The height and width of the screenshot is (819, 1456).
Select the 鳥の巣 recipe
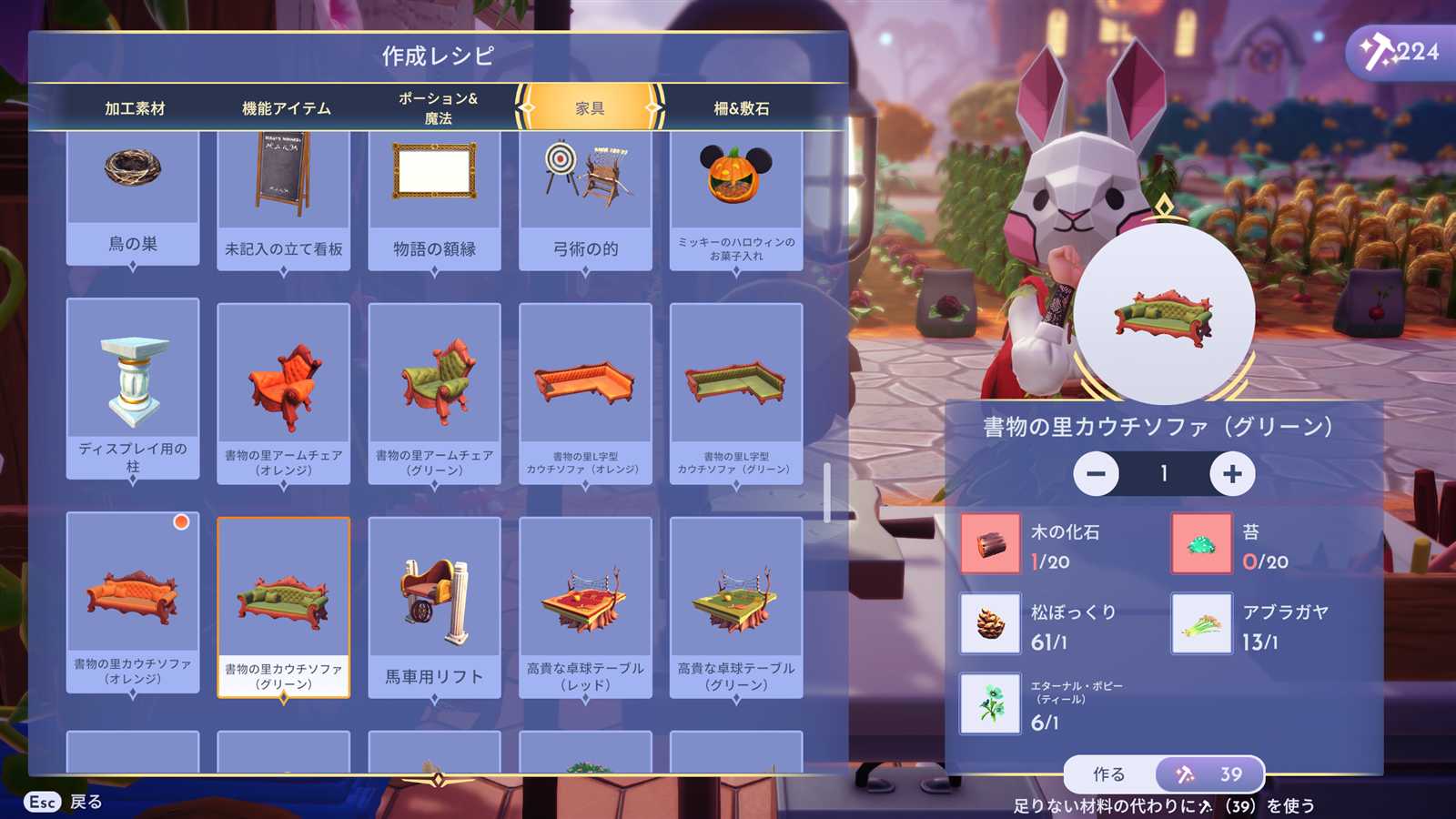133,196
